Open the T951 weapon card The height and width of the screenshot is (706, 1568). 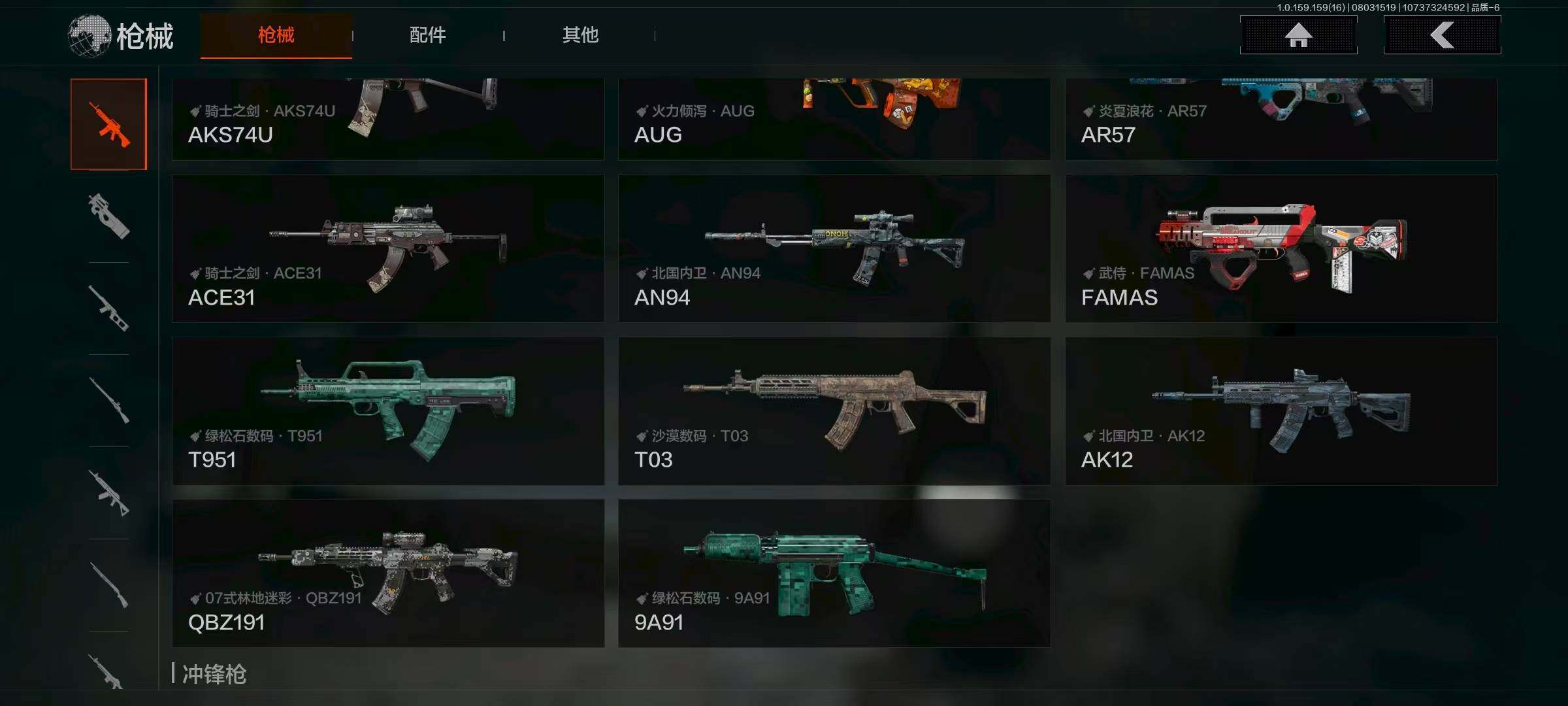coord(387,411)
